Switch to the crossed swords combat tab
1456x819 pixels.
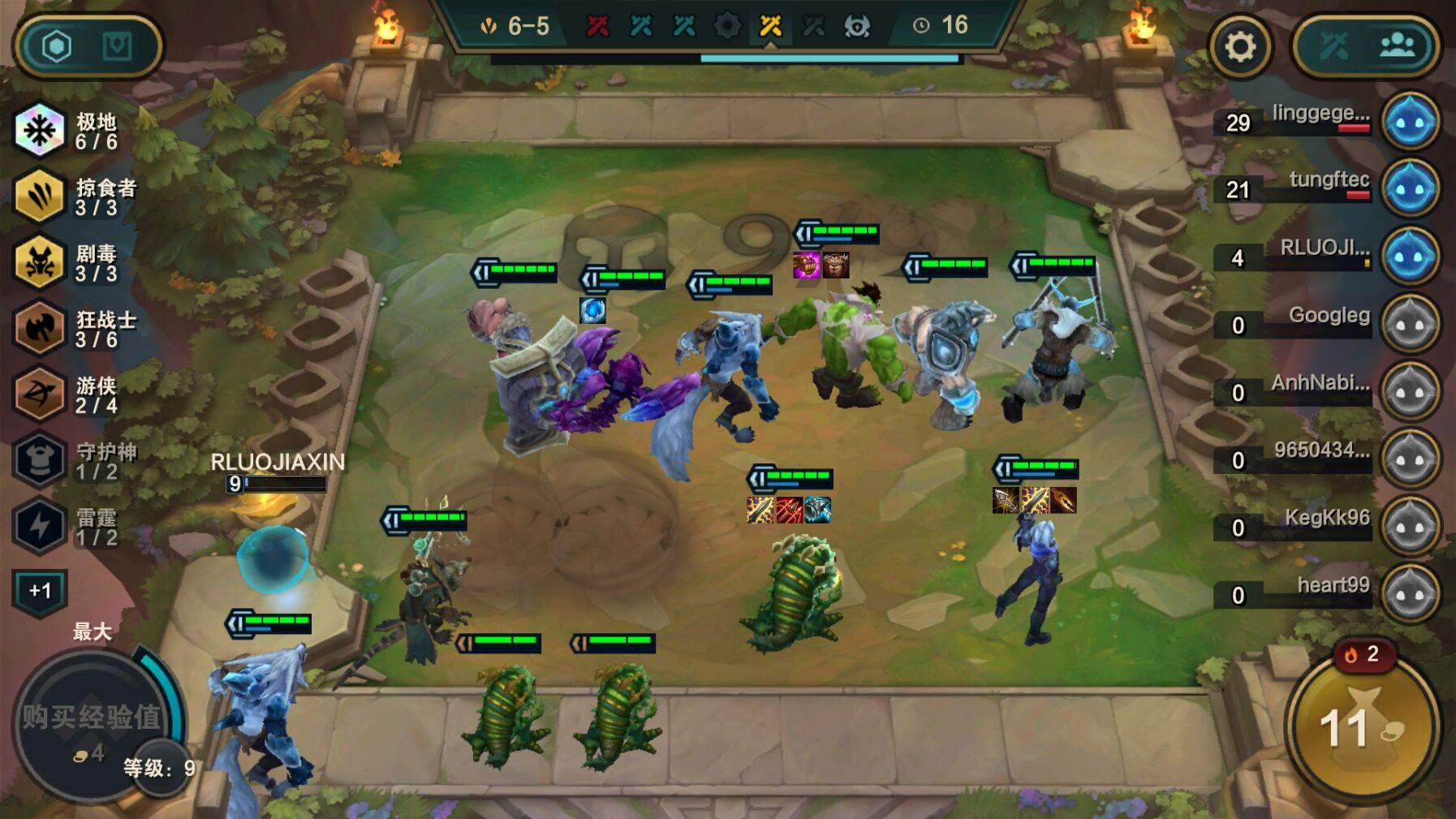[x=1333, y=46]
